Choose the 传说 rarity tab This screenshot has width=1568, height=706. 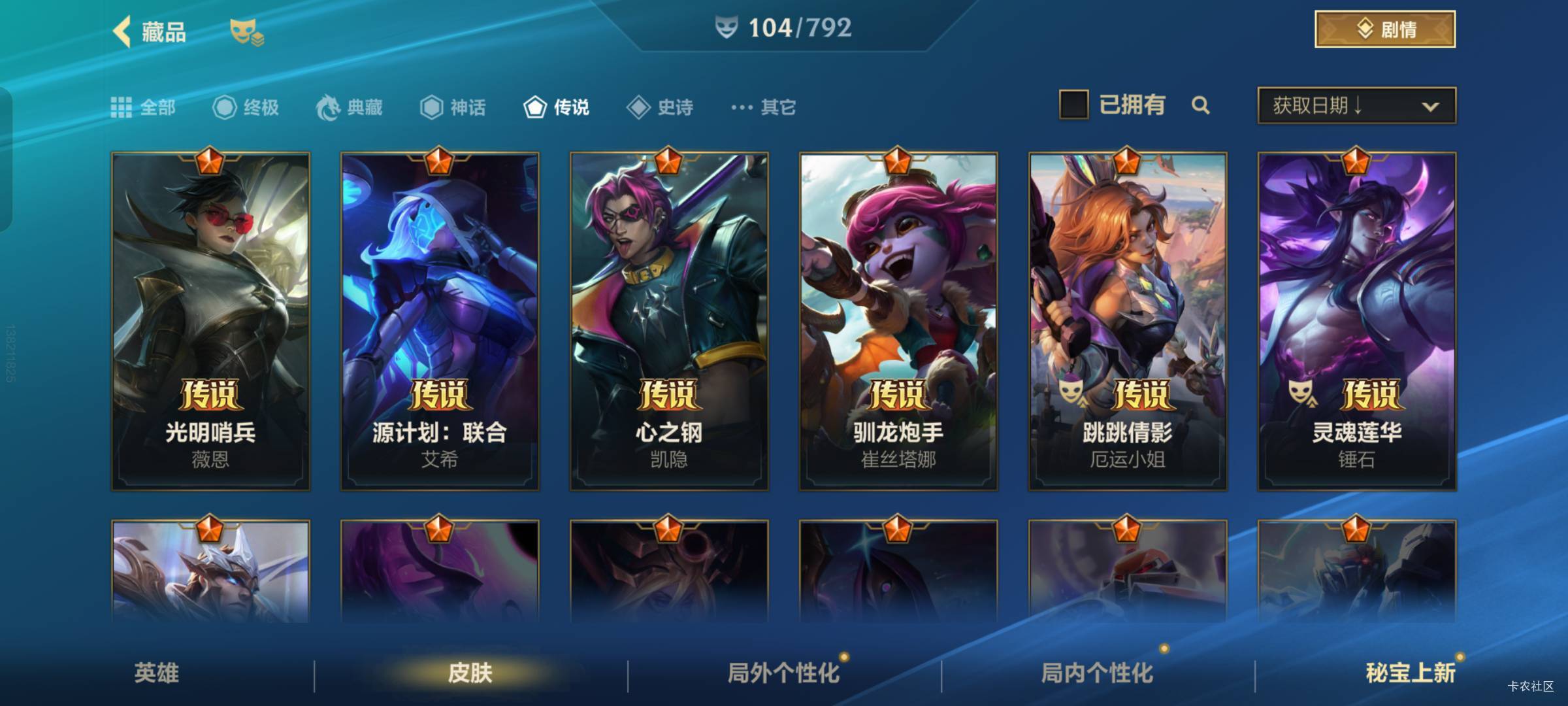coord(557,107)
